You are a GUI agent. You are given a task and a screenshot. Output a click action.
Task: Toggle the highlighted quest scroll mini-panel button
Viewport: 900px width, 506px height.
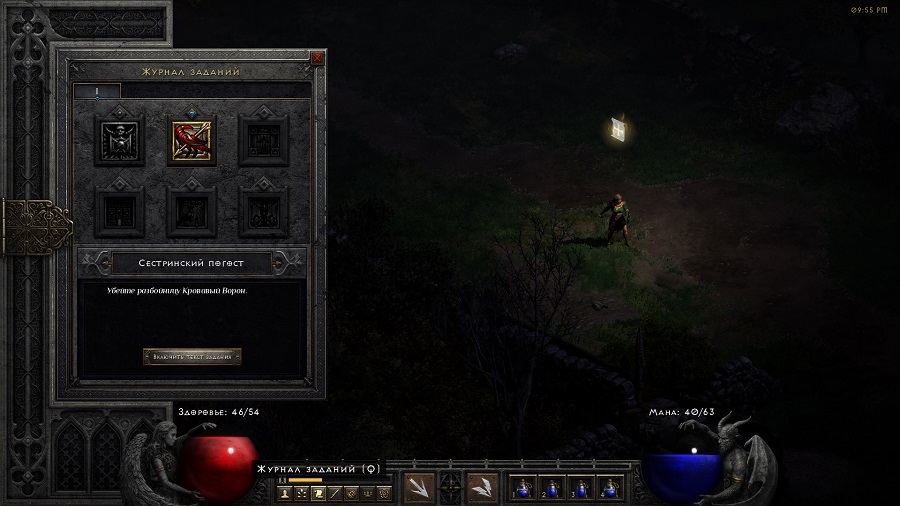point(318,493)
